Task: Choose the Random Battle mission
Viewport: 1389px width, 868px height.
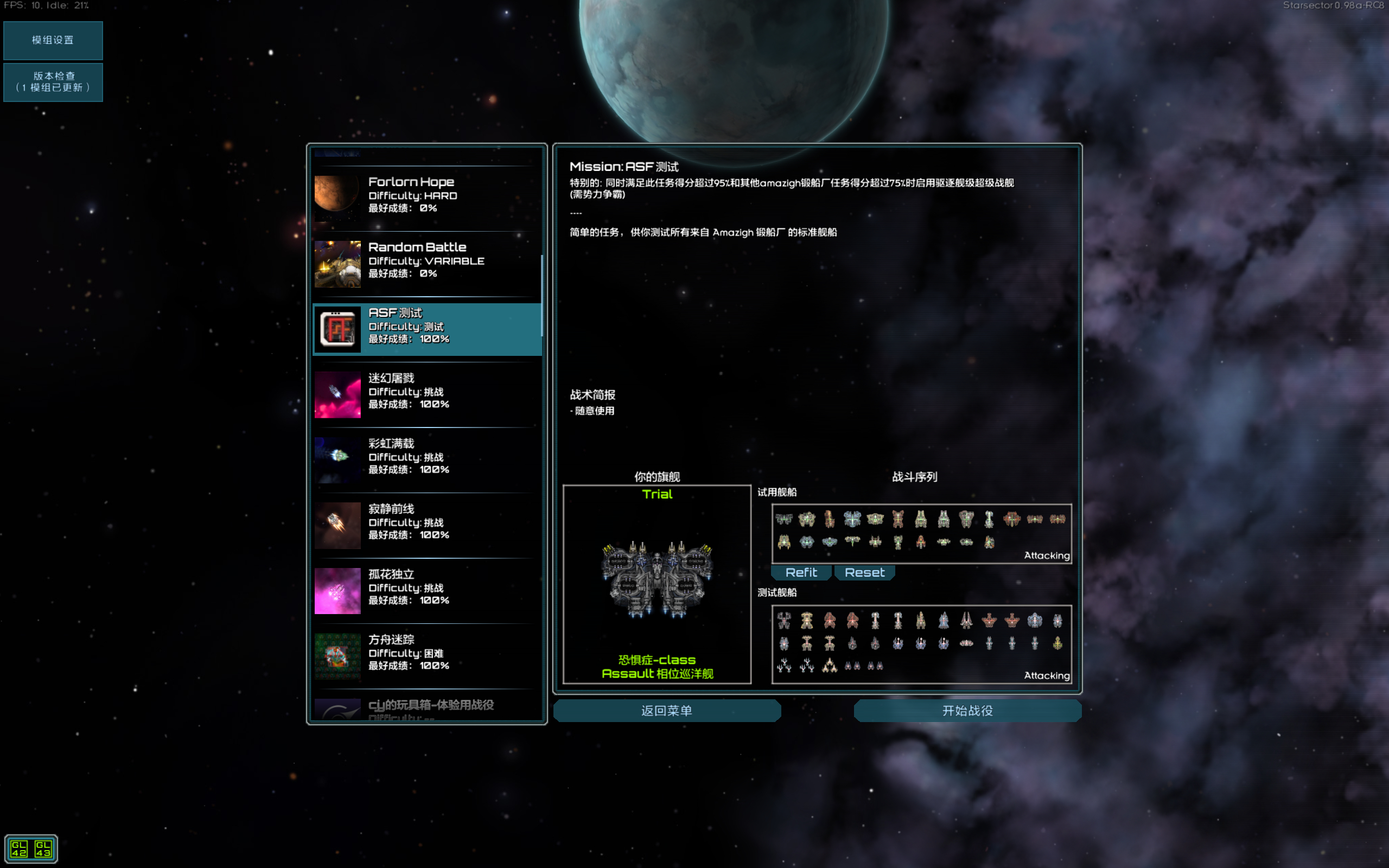Action: (x=426, y=260)
